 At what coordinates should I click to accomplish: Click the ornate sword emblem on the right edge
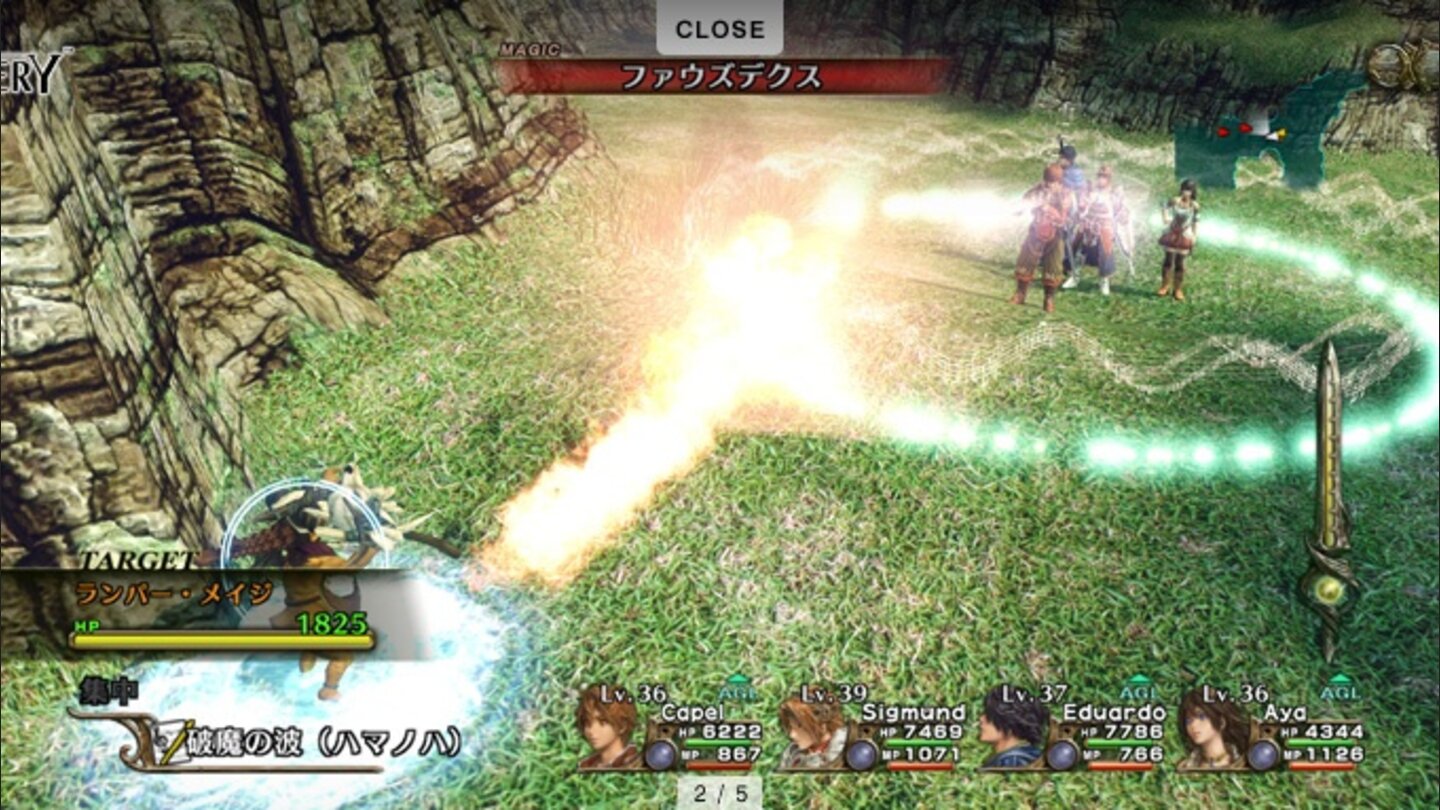tap(1335, 470)
